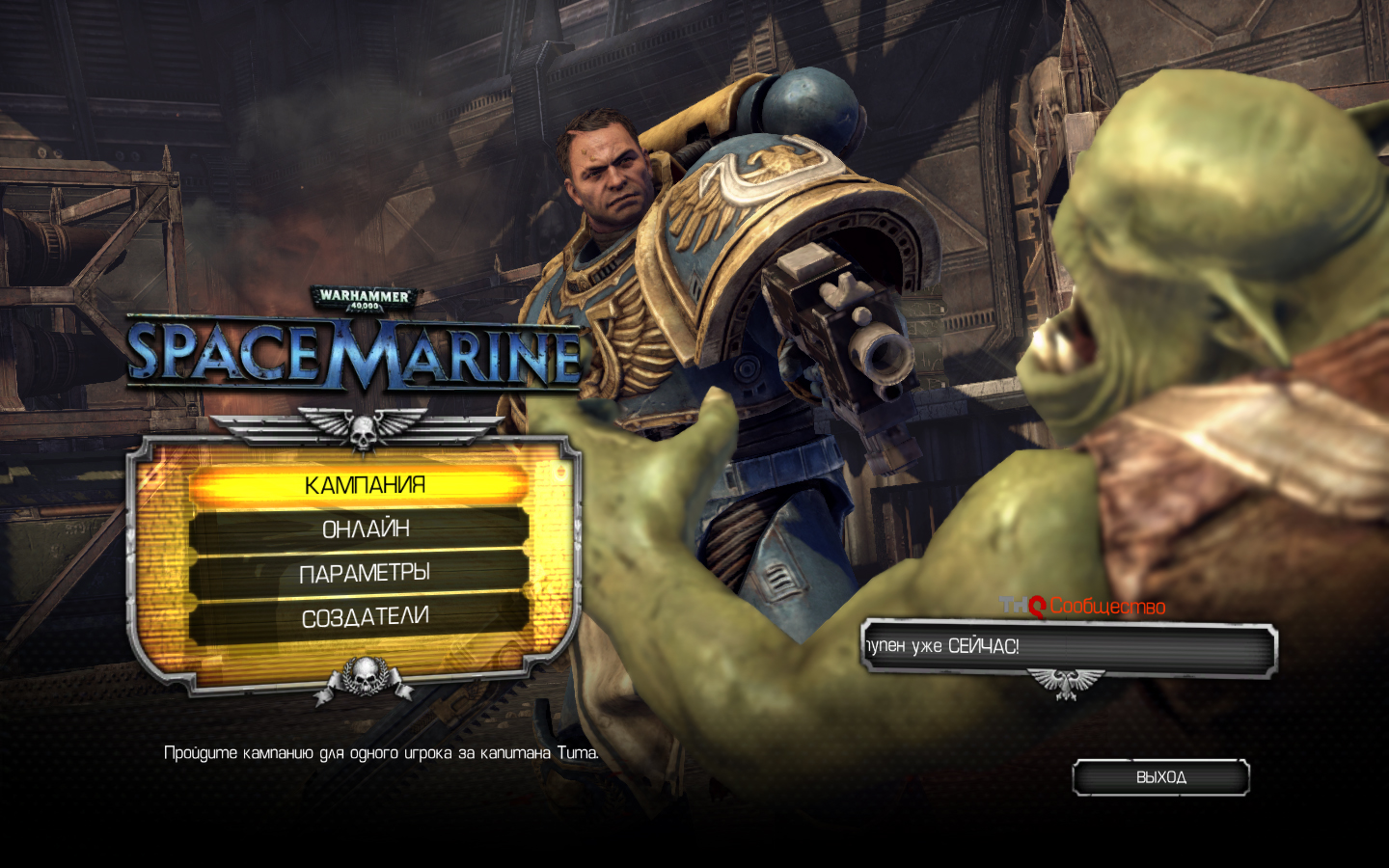Show the СОЗДАТЕЛИ credits

tap(365, 618)
